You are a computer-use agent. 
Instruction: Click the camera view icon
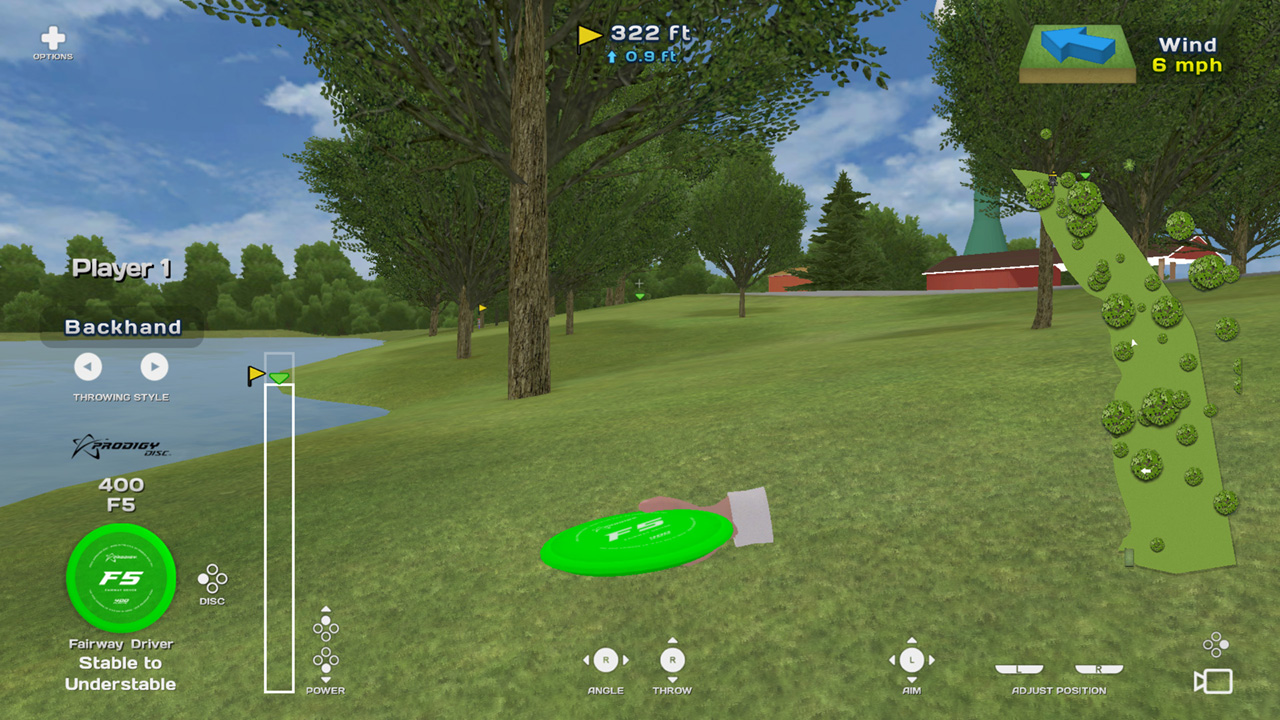point(1211,682)
